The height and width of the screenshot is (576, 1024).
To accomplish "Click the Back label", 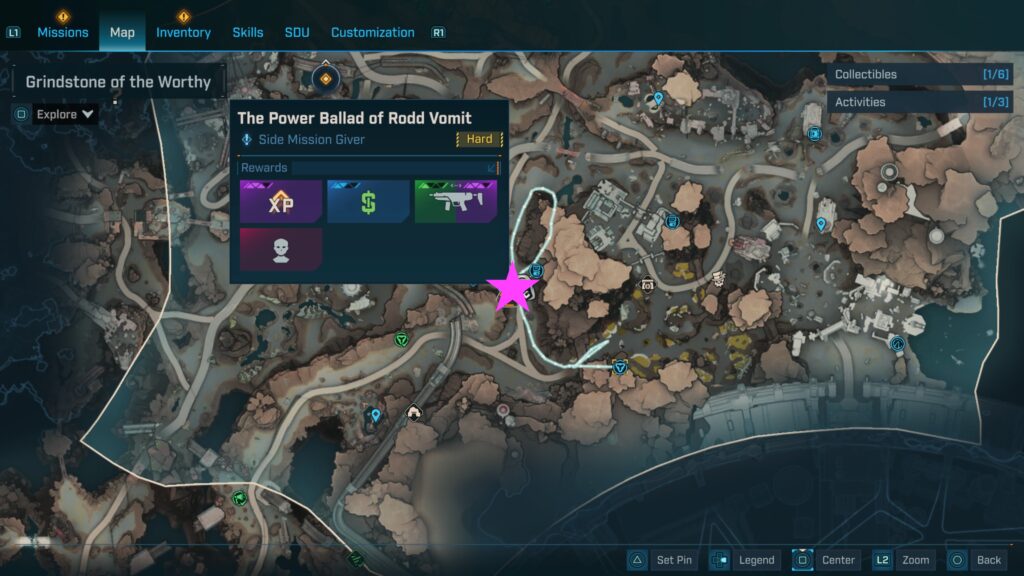I will (988, 560).
